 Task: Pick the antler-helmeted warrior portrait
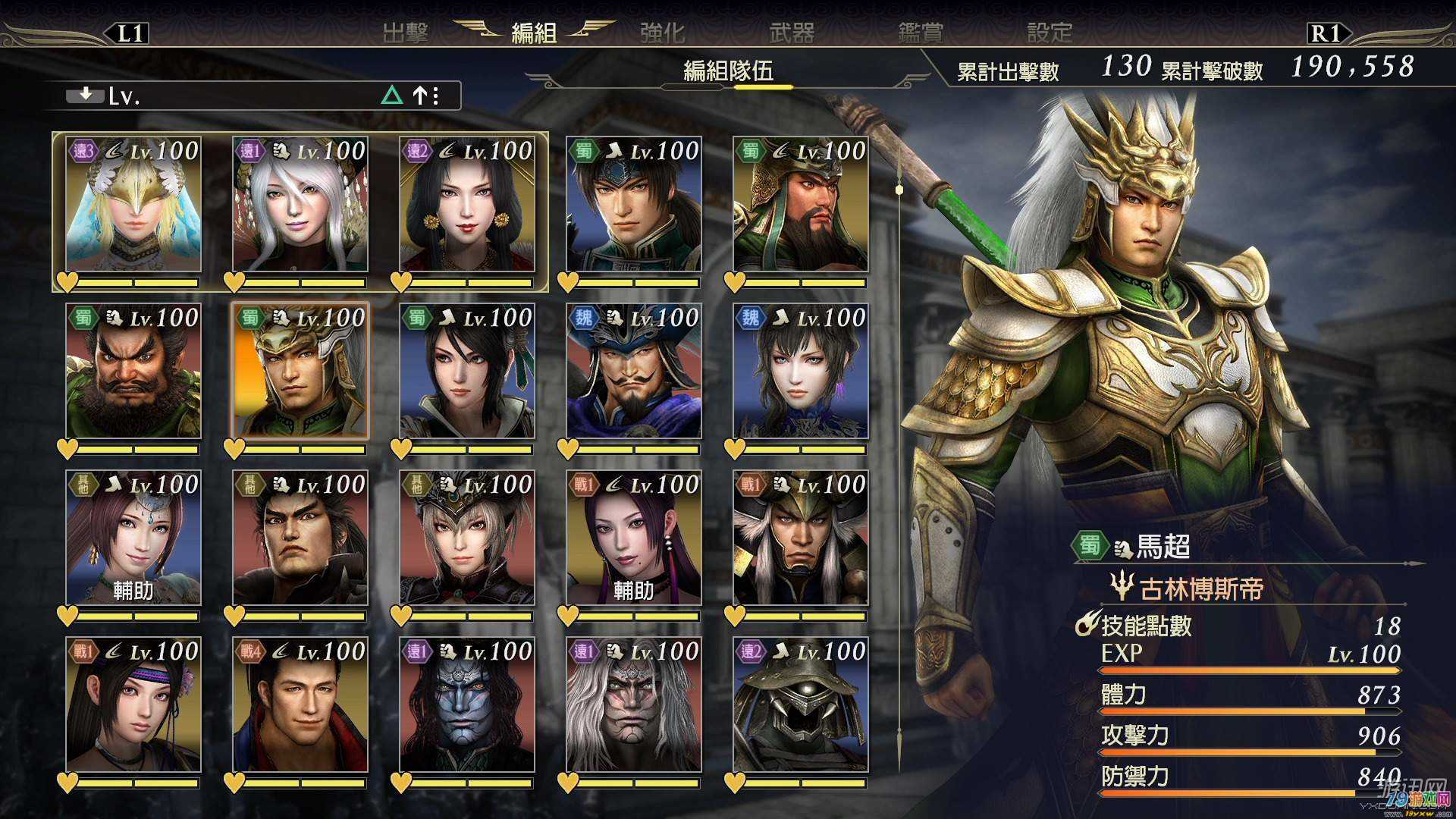click(x=801, y=538)
